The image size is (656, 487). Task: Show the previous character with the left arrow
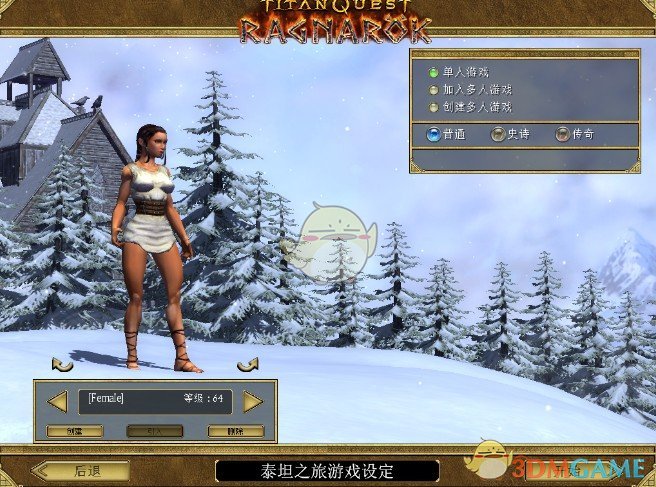pyautogui.click(x=58, y=401)
